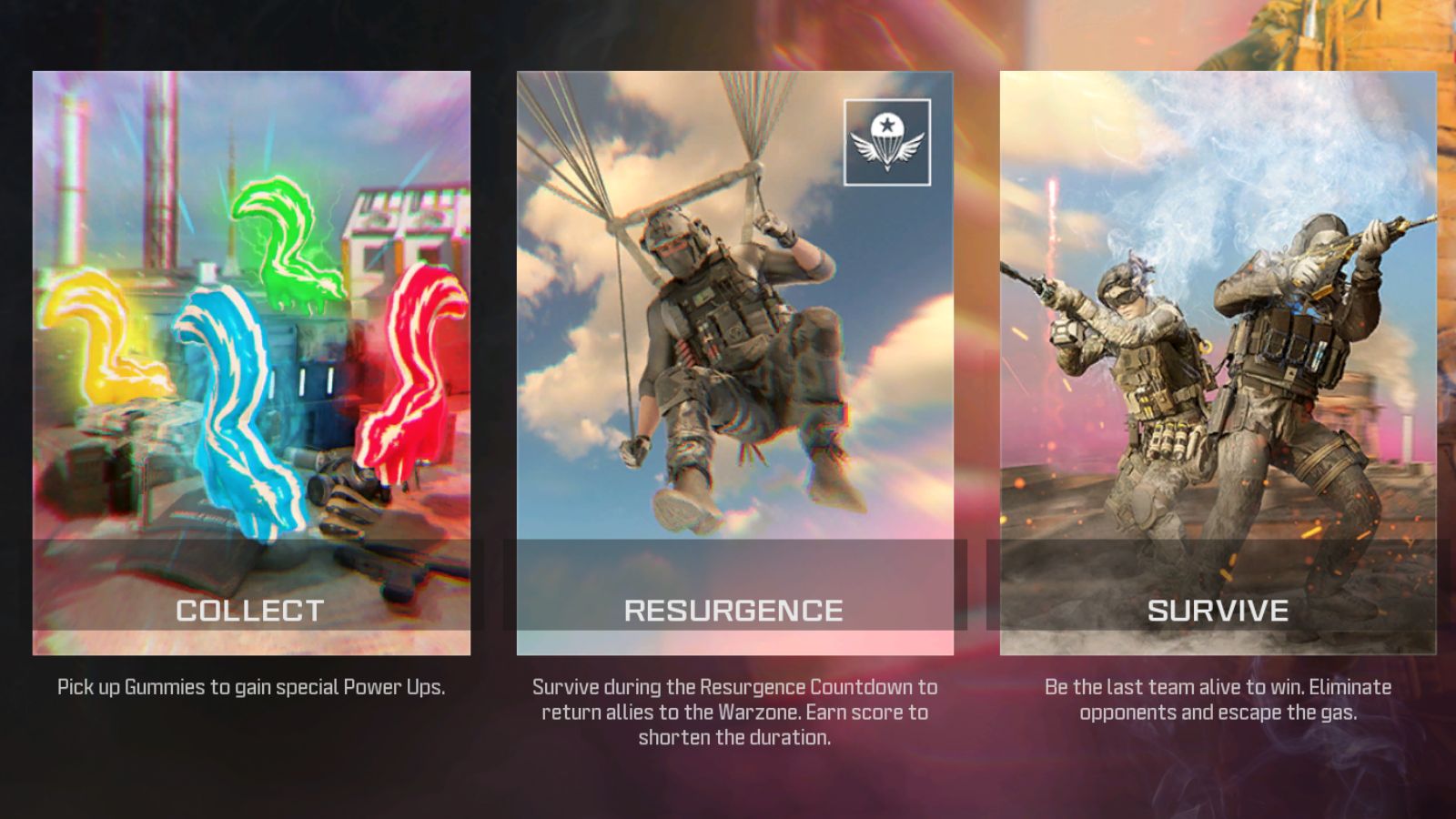
Task: Expand the Survive mode title banner
Action: point(1219,612)
